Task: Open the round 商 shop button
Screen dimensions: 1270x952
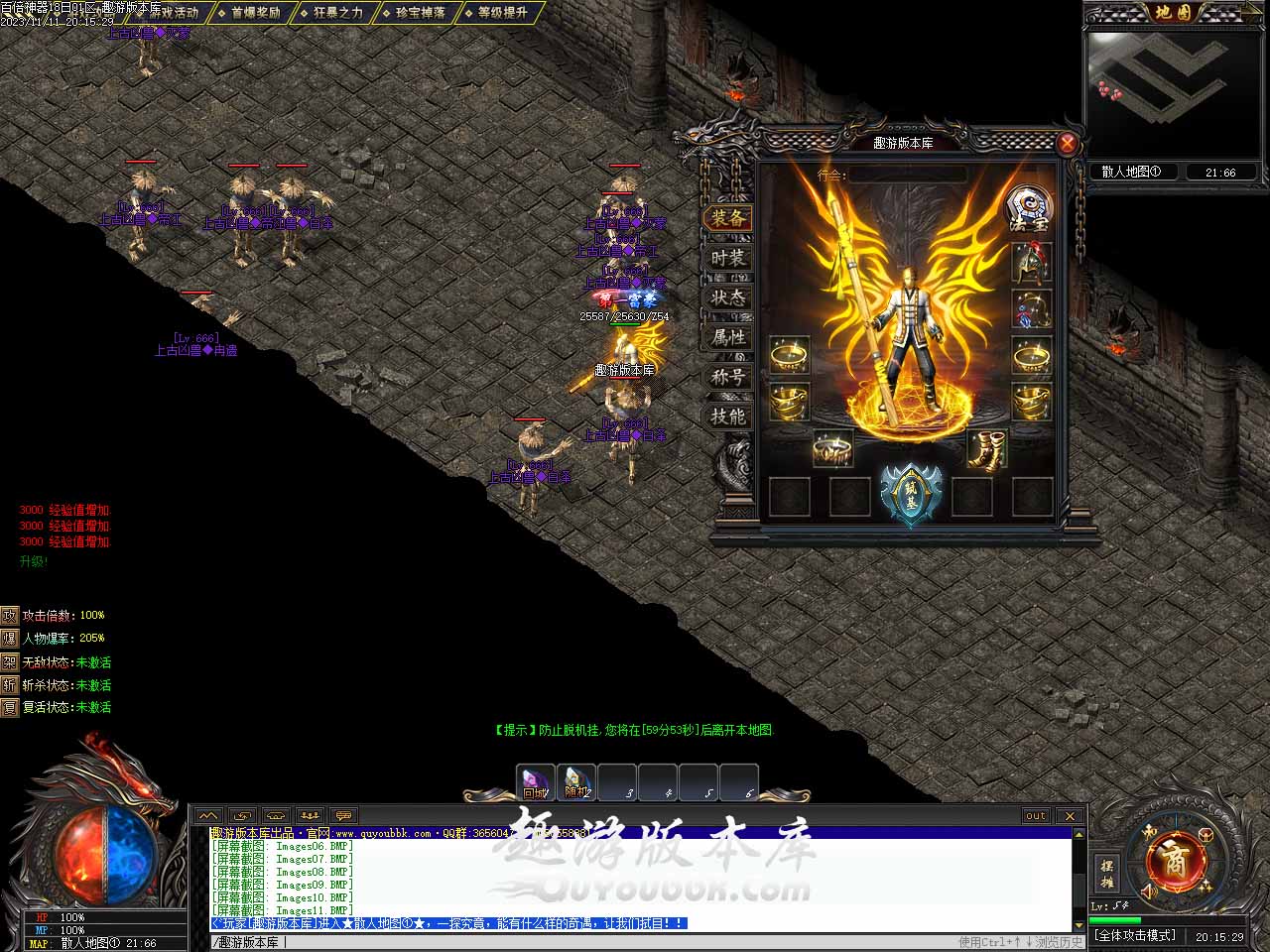Action: [1175, 860]
